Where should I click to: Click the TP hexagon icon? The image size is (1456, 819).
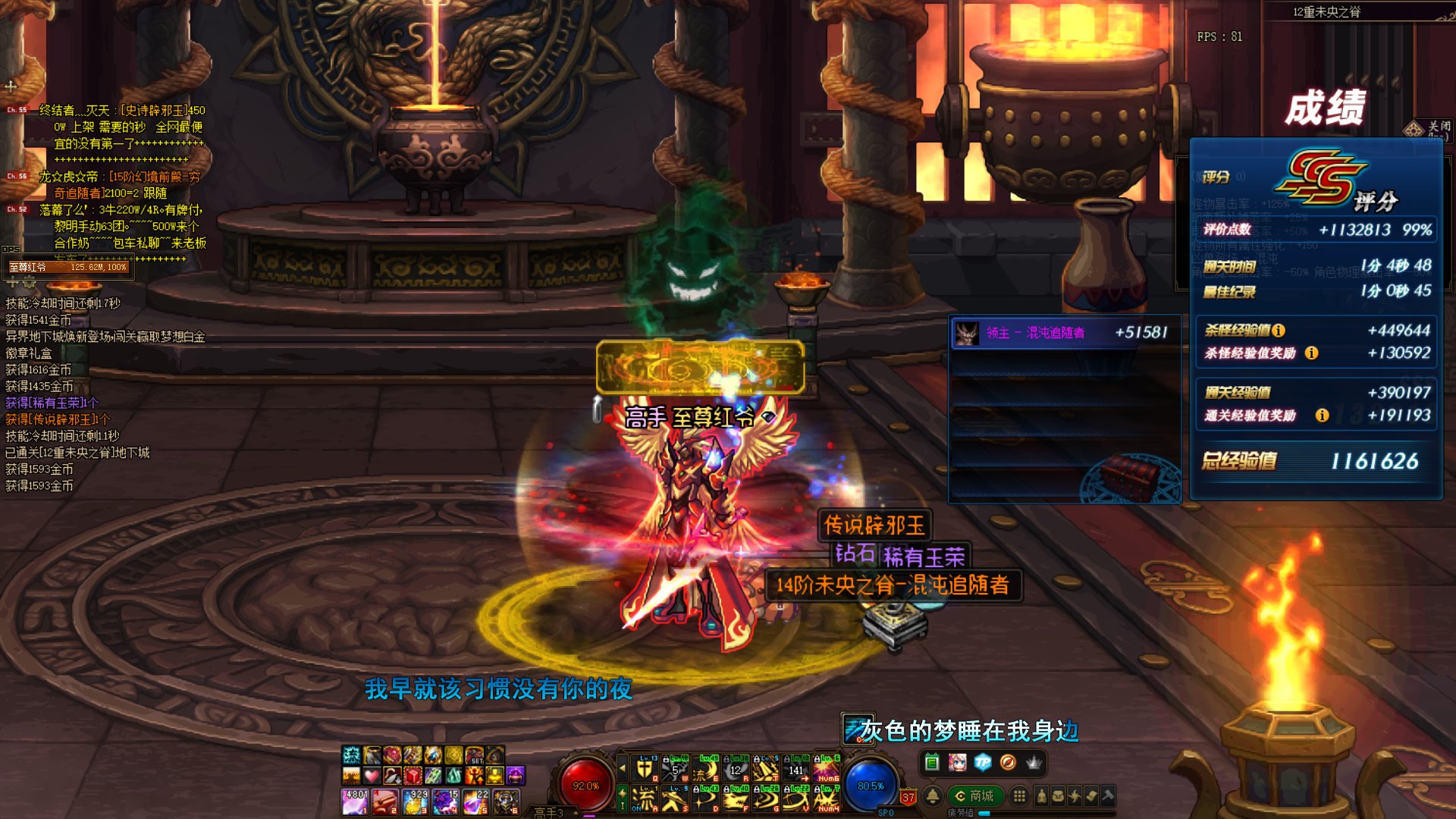pos(983,762)
